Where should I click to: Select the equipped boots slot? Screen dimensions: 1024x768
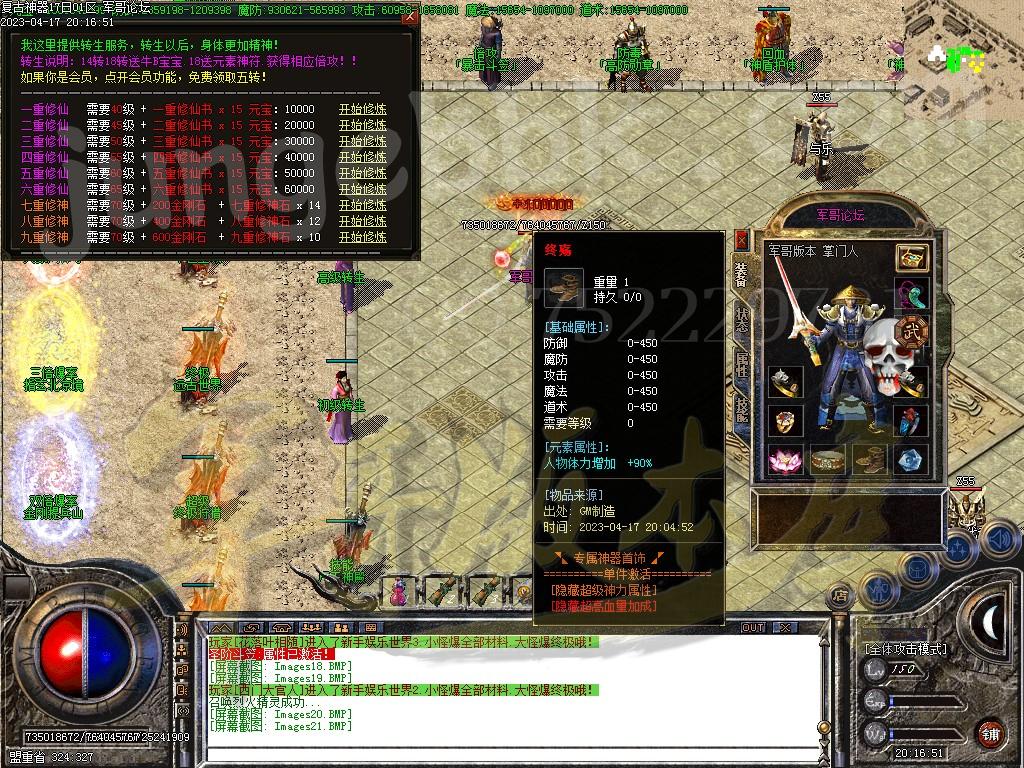(867, 459)
